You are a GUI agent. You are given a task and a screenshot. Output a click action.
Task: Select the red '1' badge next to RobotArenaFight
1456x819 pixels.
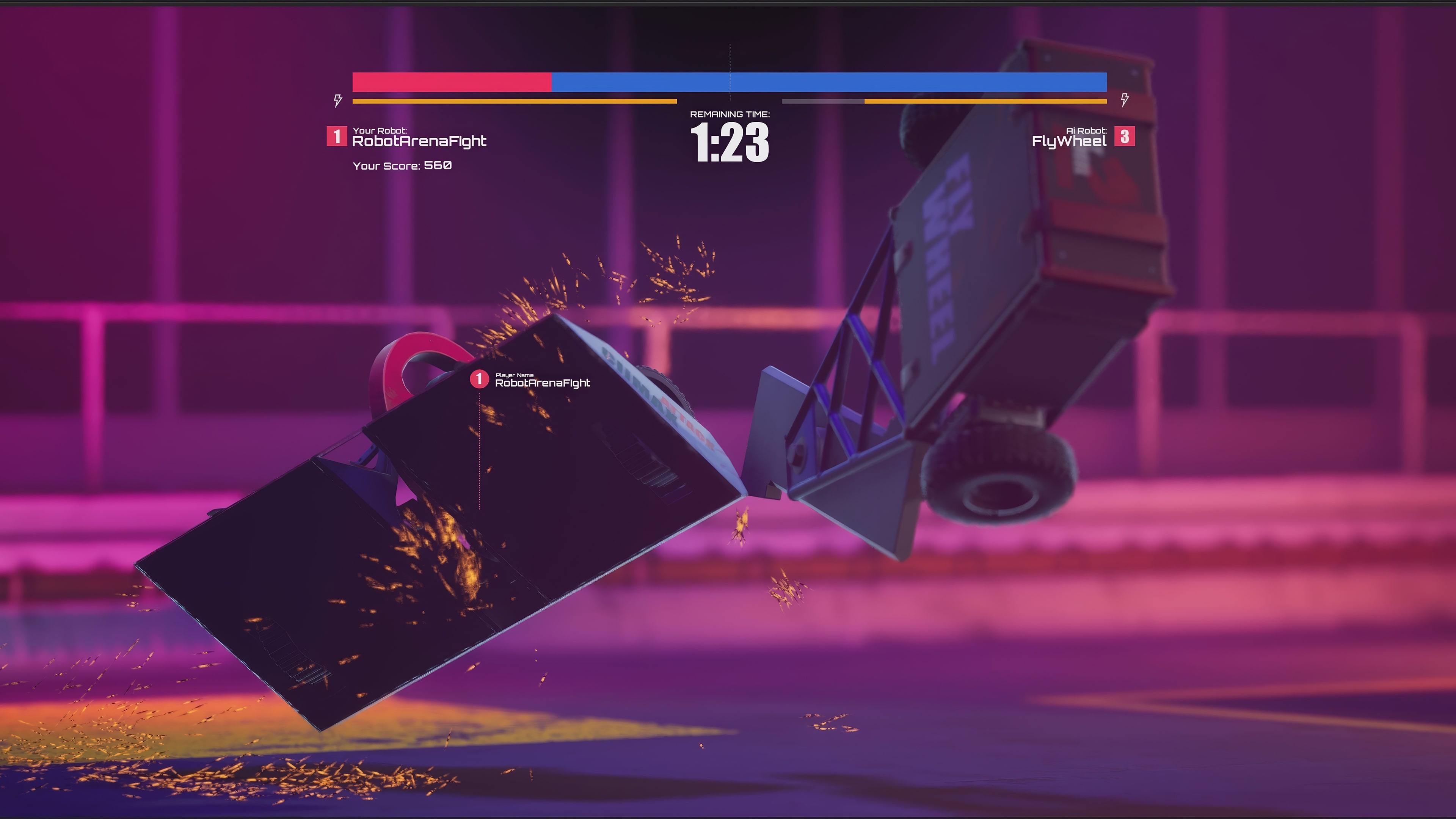(x=337, y=136)
